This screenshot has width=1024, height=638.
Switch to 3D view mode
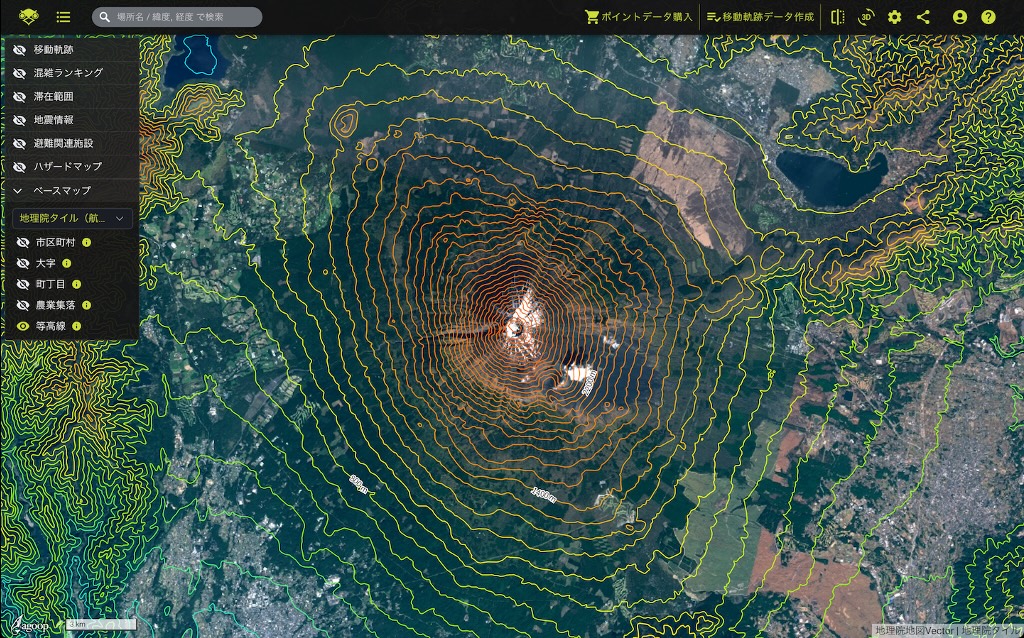[x=866, y=17]
